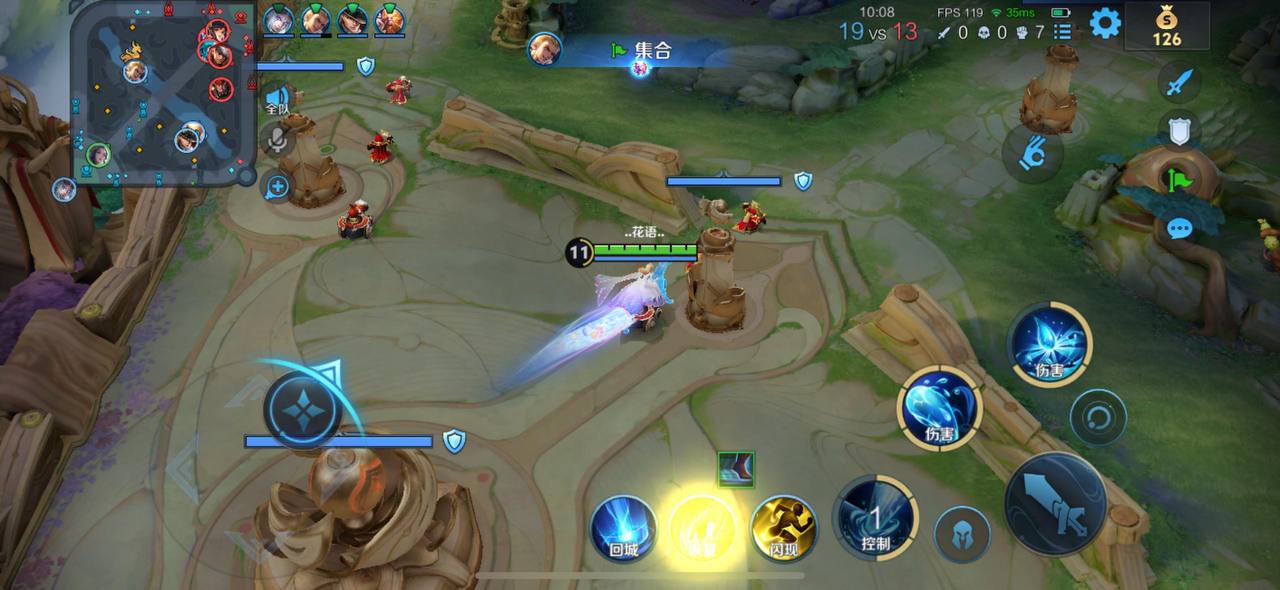Viewport: 1280px width, 590px height.
Task: Open the chat bubble quick messages
Action: (x=1180, y=229)
